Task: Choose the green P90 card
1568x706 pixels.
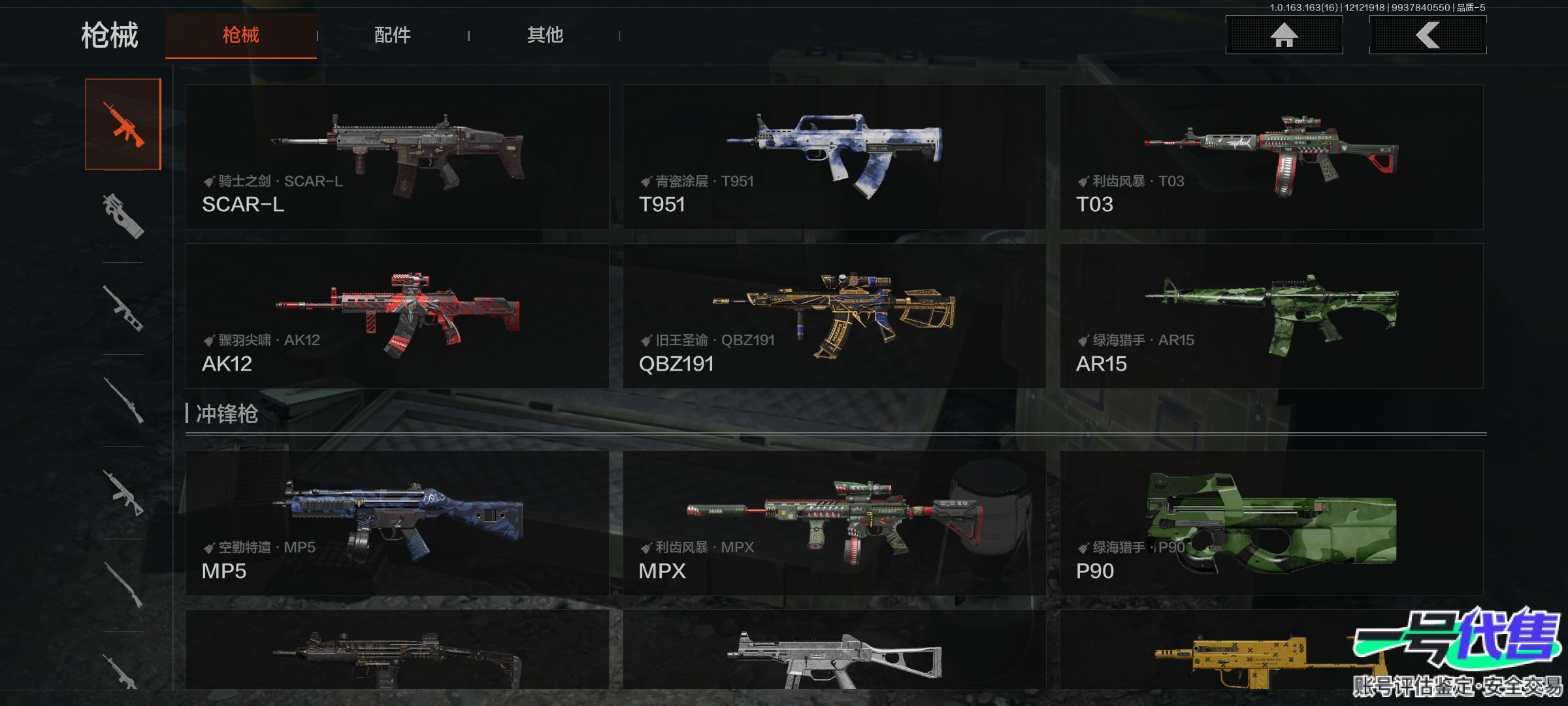Action: click(1271, 523)
